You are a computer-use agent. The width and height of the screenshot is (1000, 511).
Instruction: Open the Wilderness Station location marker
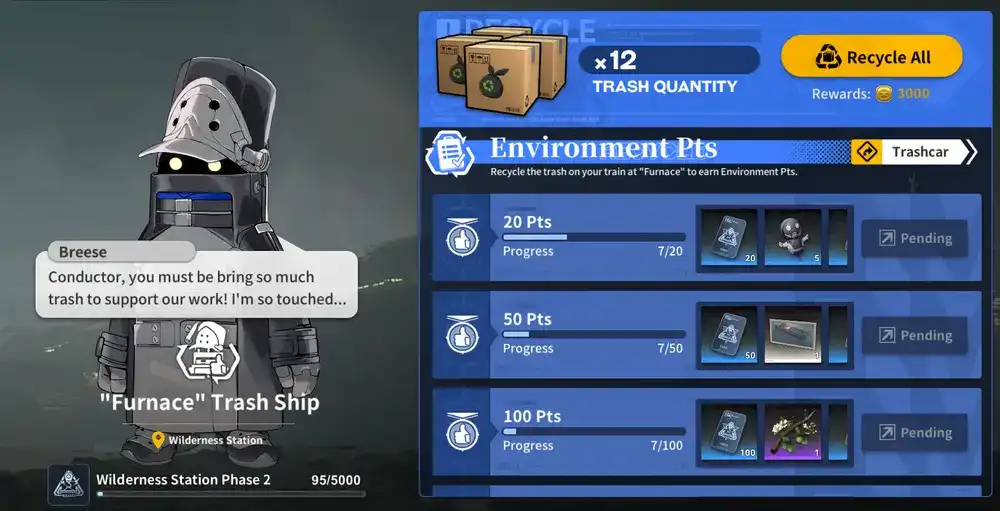coord(208,440)
